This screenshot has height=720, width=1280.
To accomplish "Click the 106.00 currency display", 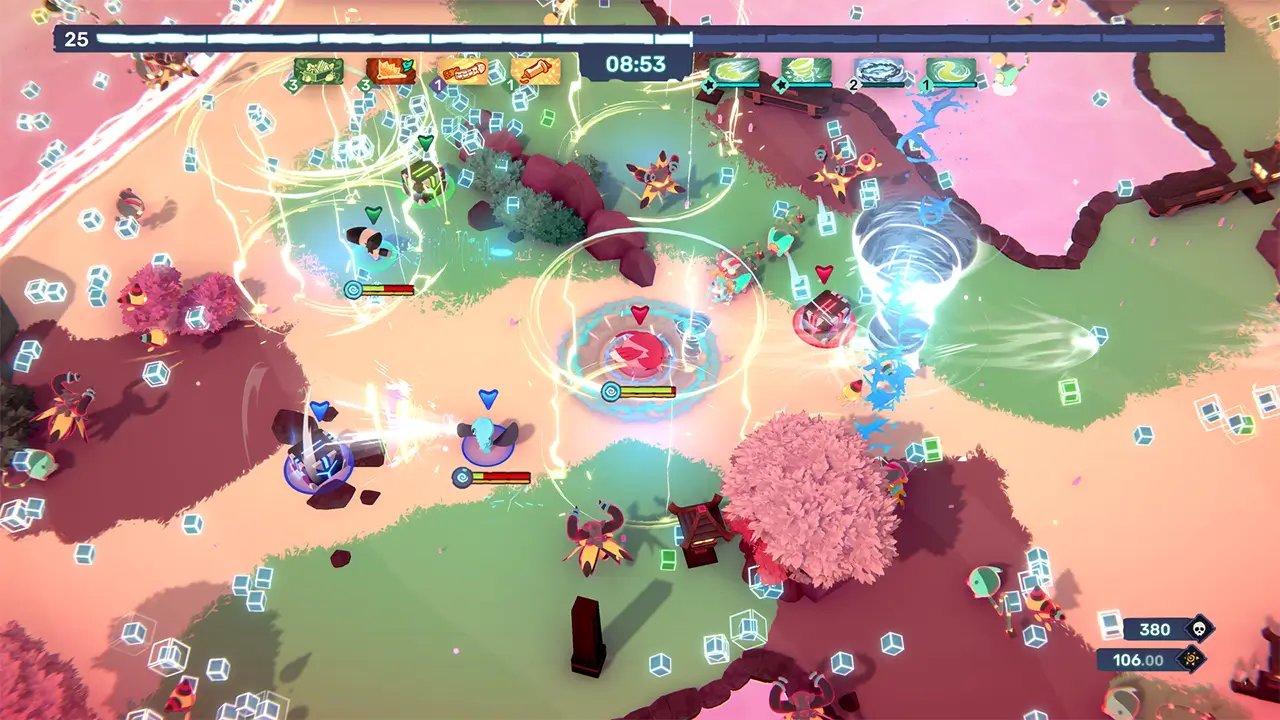I will pos(1138,658).
